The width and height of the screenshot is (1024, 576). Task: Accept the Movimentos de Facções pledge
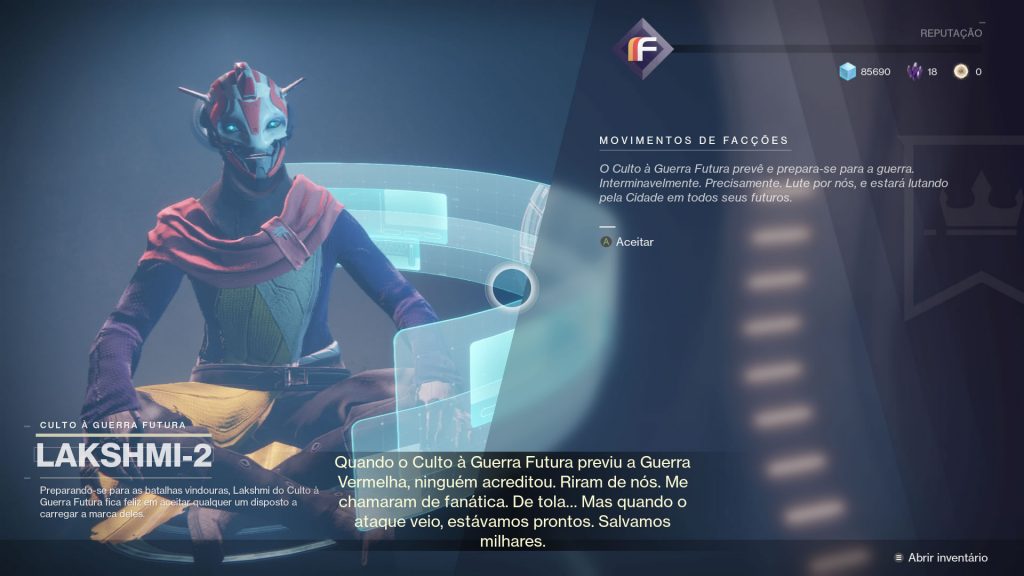[627, 242]
